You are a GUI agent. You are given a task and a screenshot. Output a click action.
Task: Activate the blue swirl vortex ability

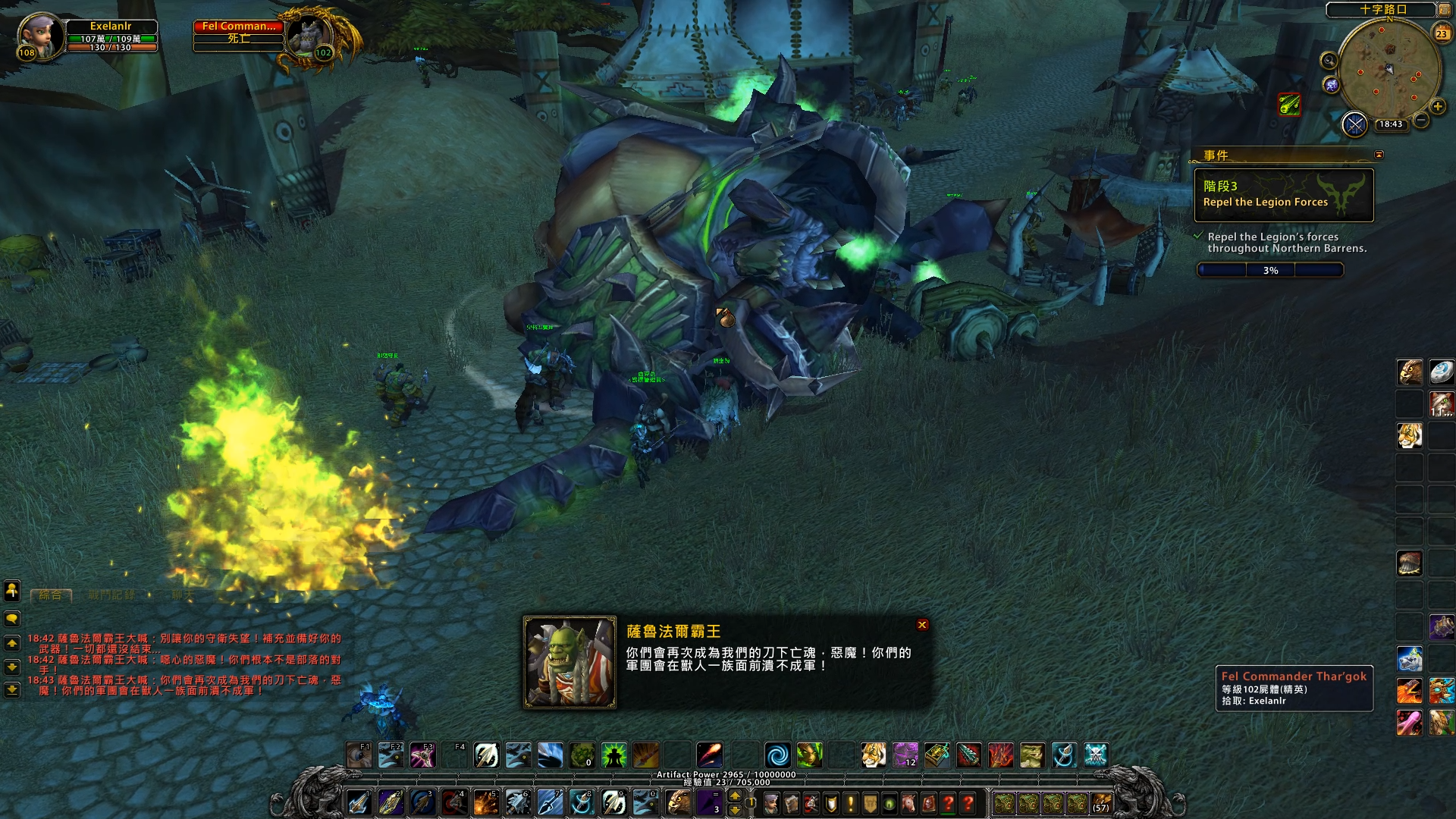777,755
